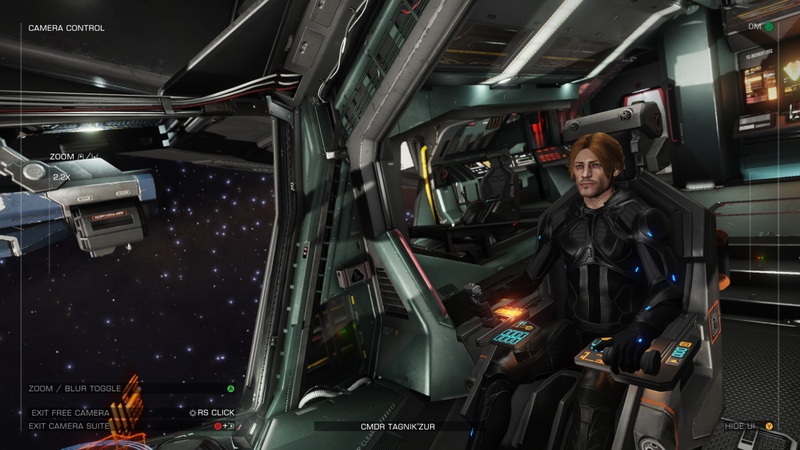Choose the Exit Free Camera entry
This screenshot has width=800, height=450.
point(70,412)
